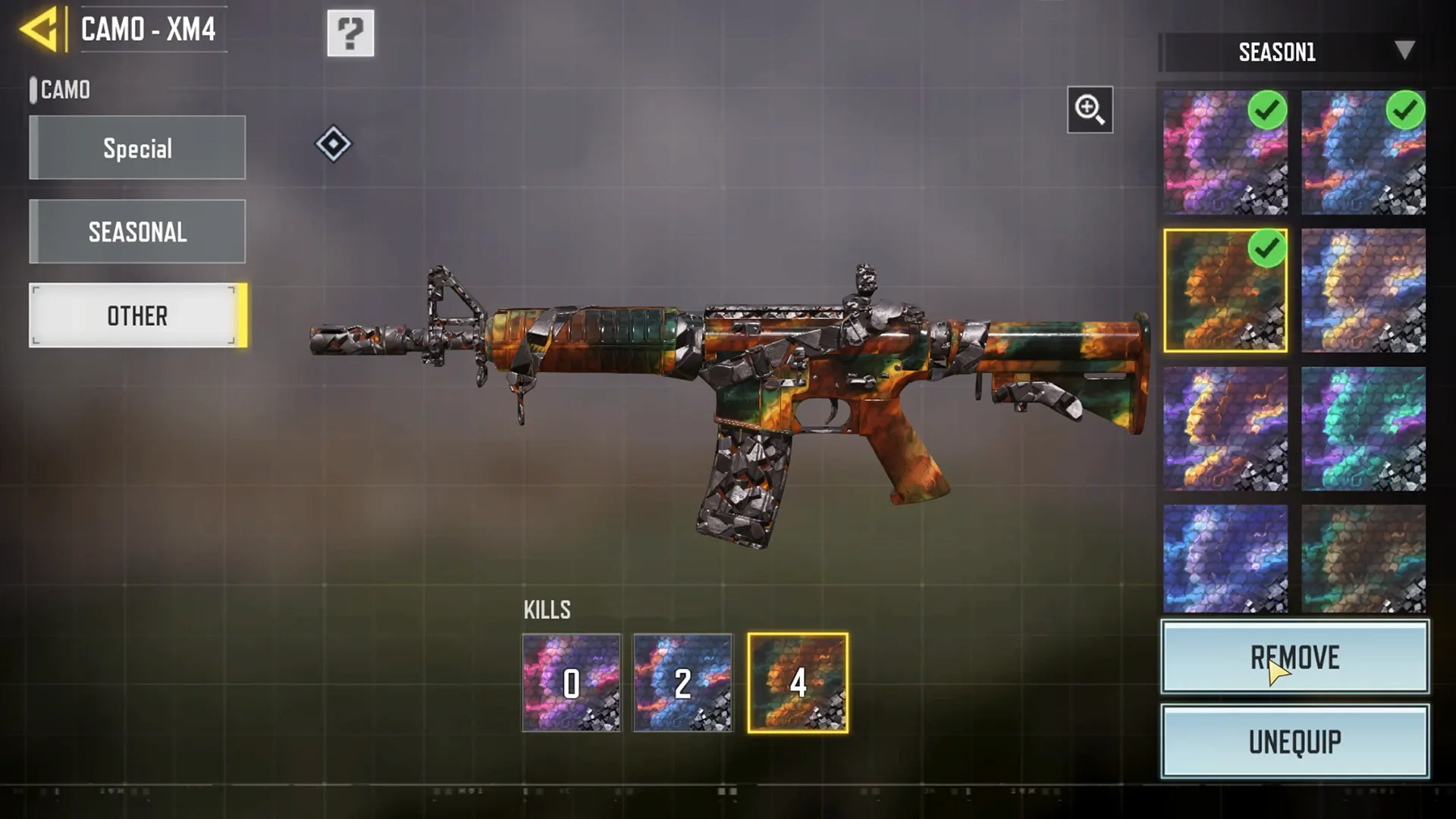Select the OTHER camo tab
The image size is (1456, 819).
point(137,315)
